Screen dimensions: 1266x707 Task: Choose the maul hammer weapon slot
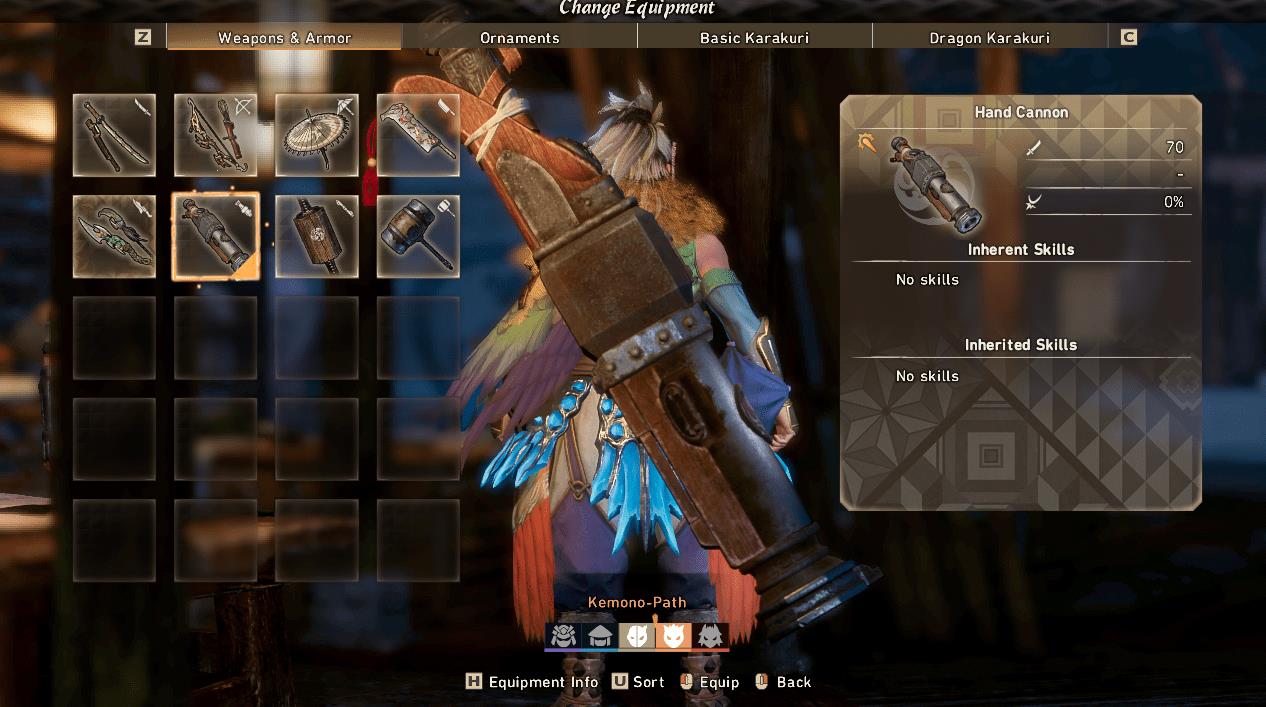418,236
